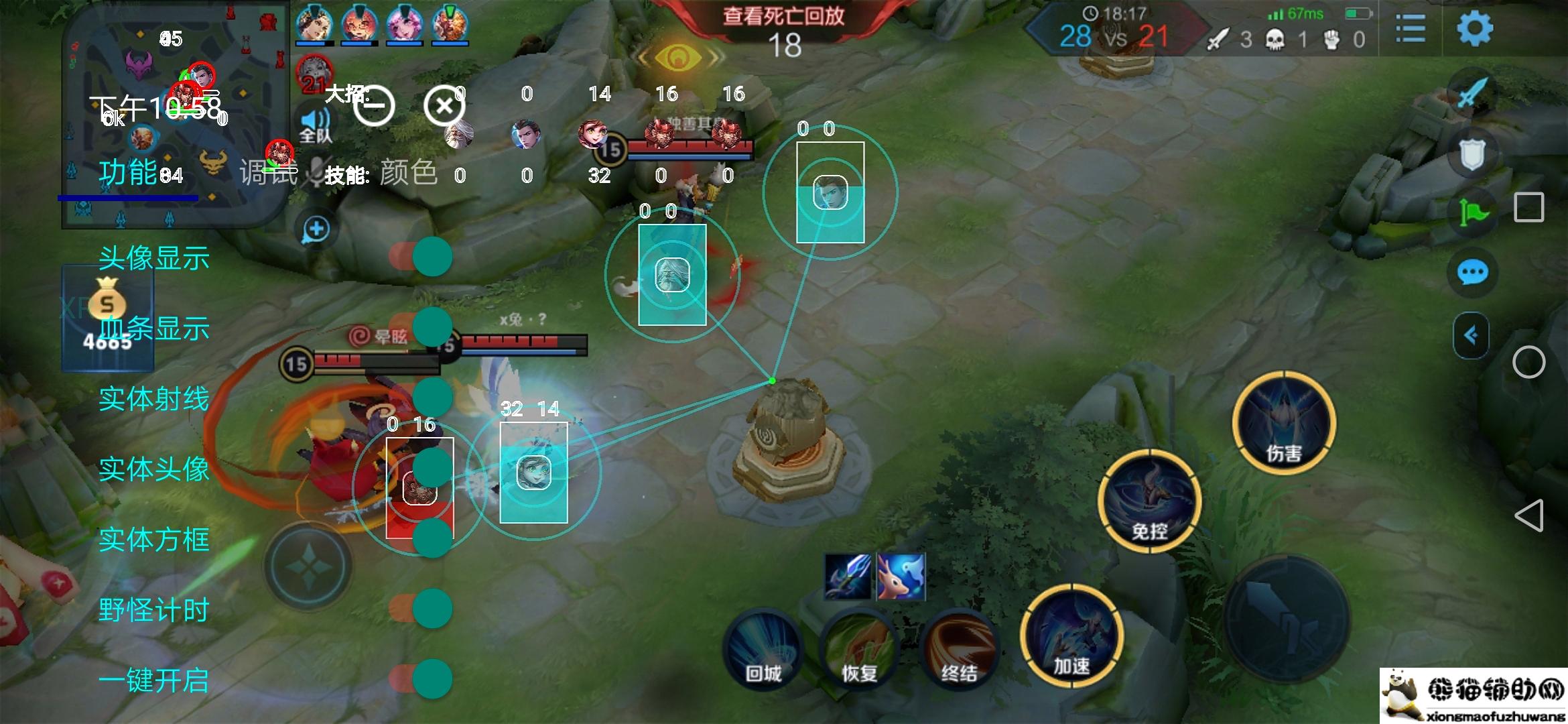The width and height of the screenshot is (1568, 724).
Task: Activate the 加速 speed skill
Action: 1071,636
